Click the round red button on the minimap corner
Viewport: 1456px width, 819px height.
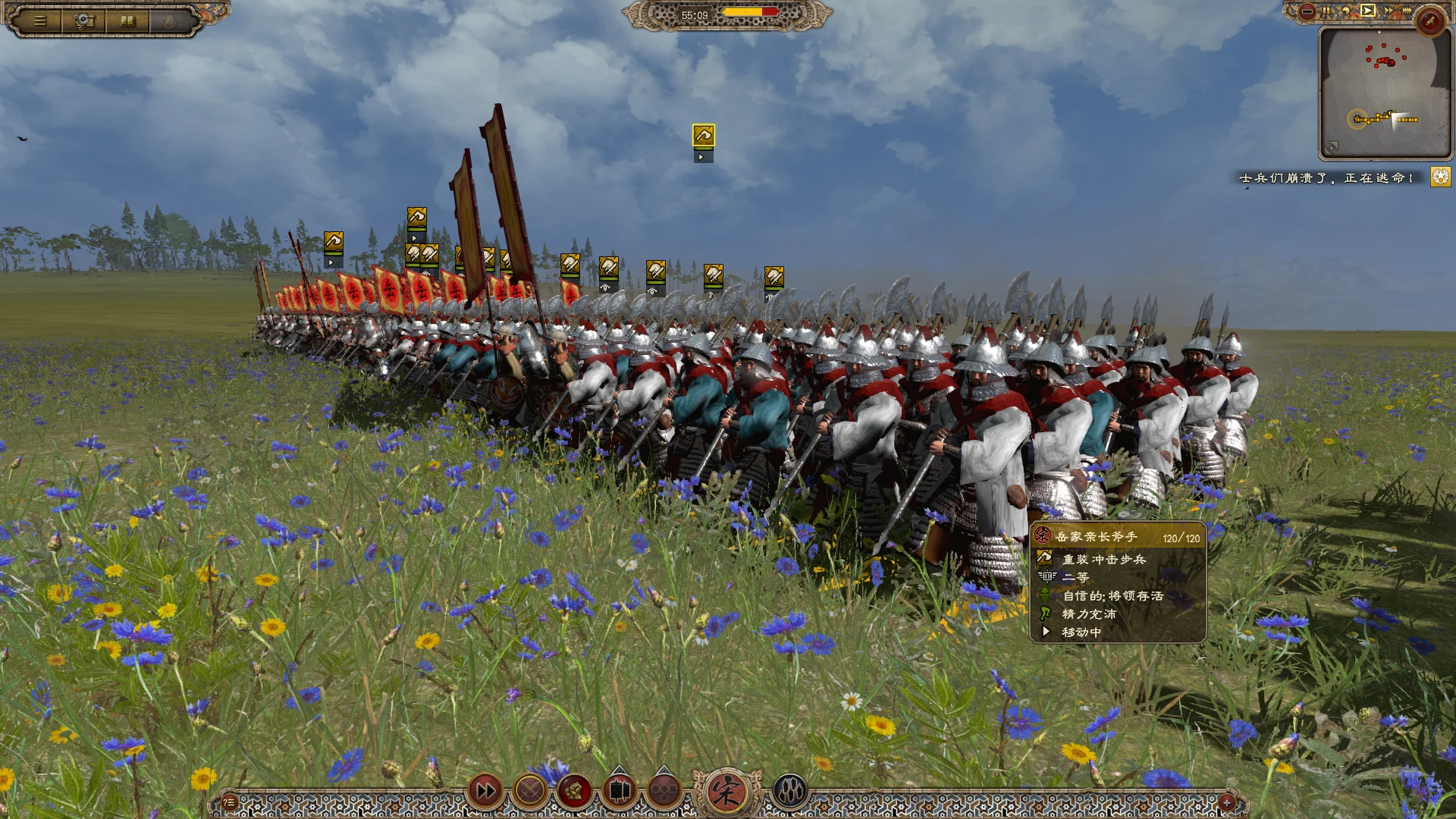pyautogui.click(x=1430, y=21)
